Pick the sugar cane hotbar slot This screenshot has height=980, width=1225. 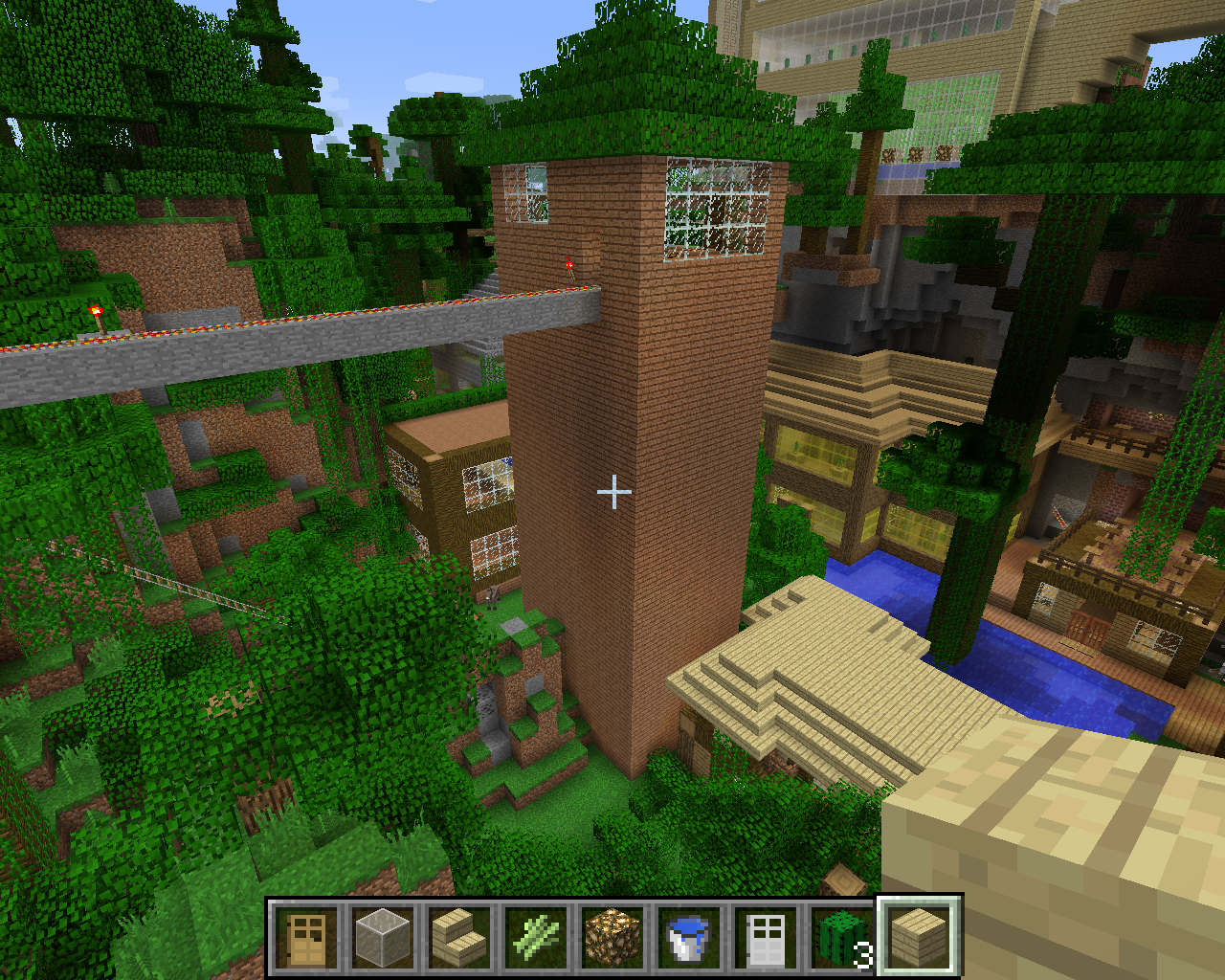click(537, 937)
